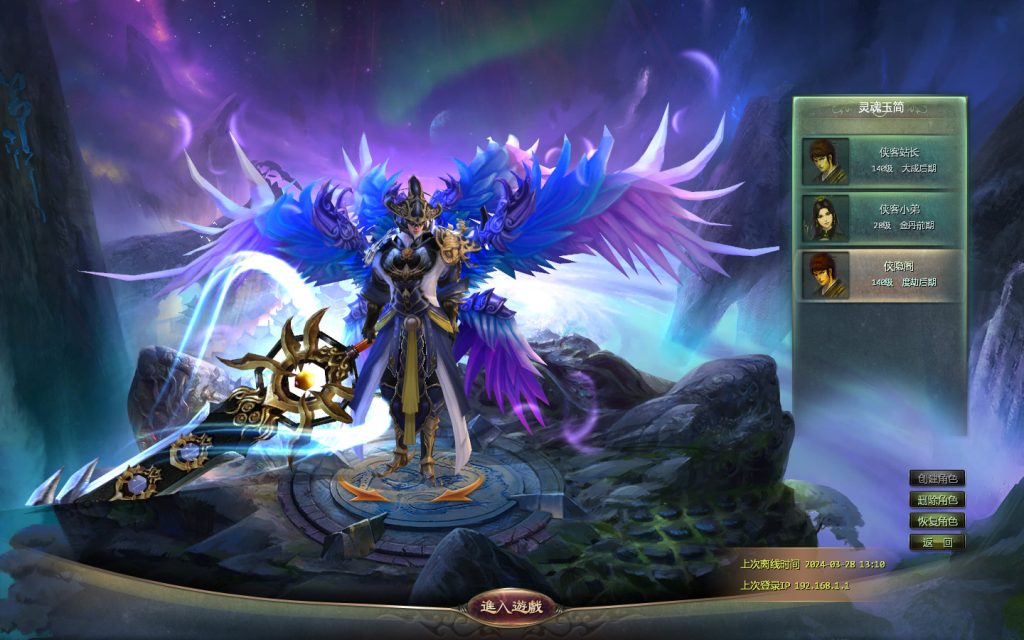Activate the 恢复角色 restore character button

[937, 521]
